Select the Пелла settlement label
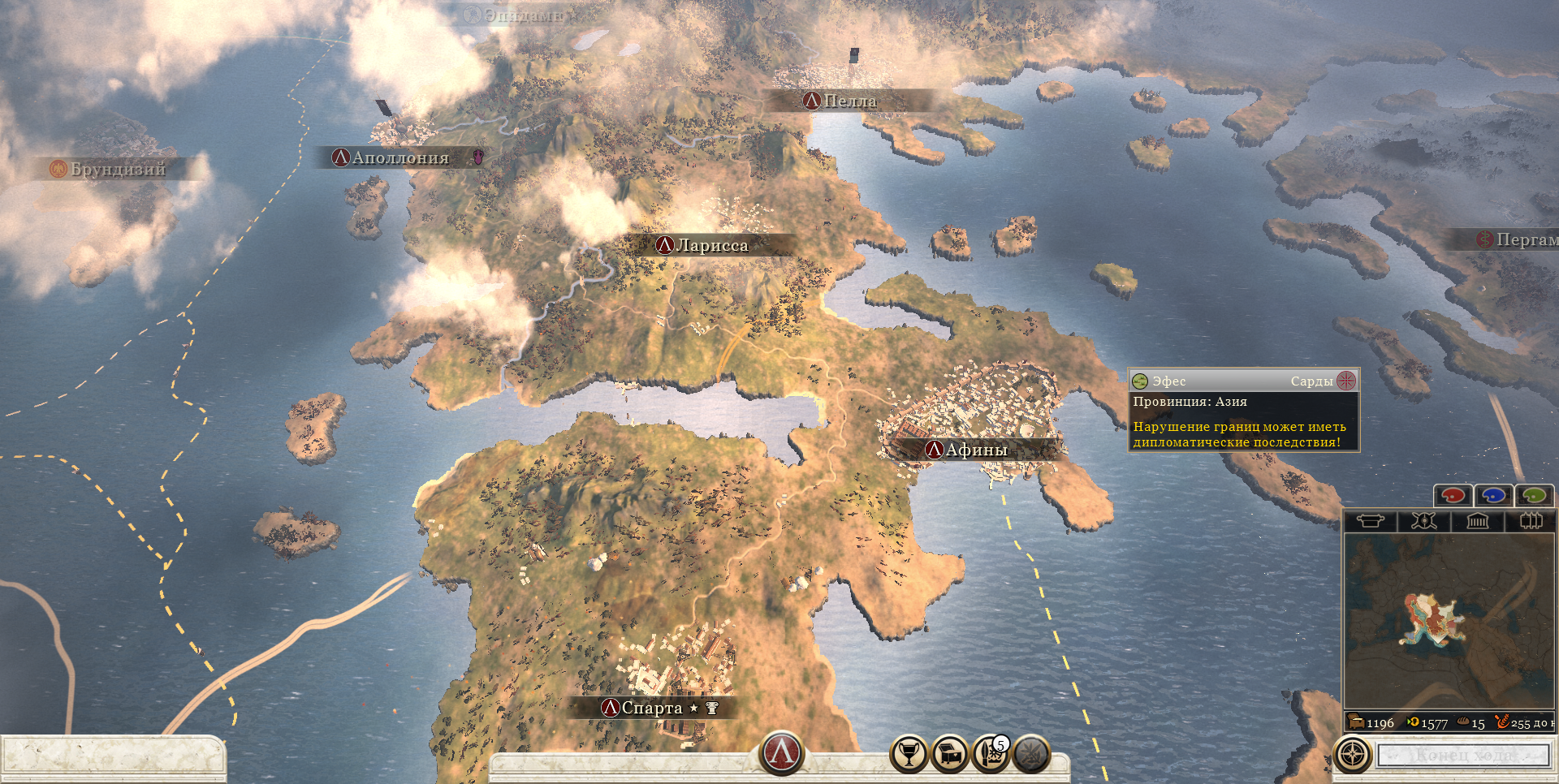This screenshot has width=1559, height=784. coord(849,101)
